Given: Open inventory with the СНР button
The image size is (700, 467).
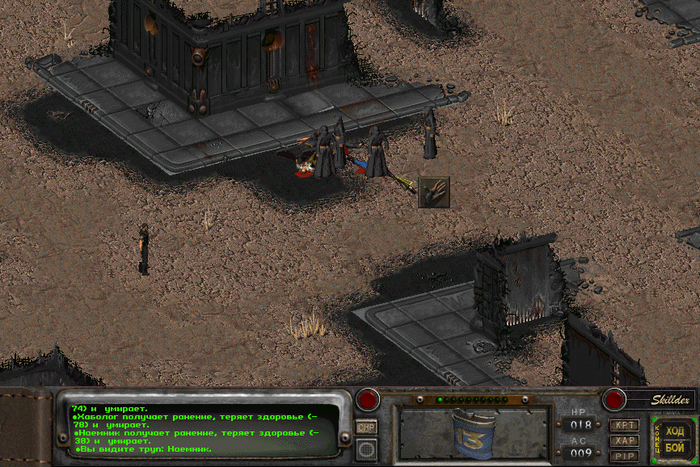Looking at the screenshot, I should (x=367, y=427).
